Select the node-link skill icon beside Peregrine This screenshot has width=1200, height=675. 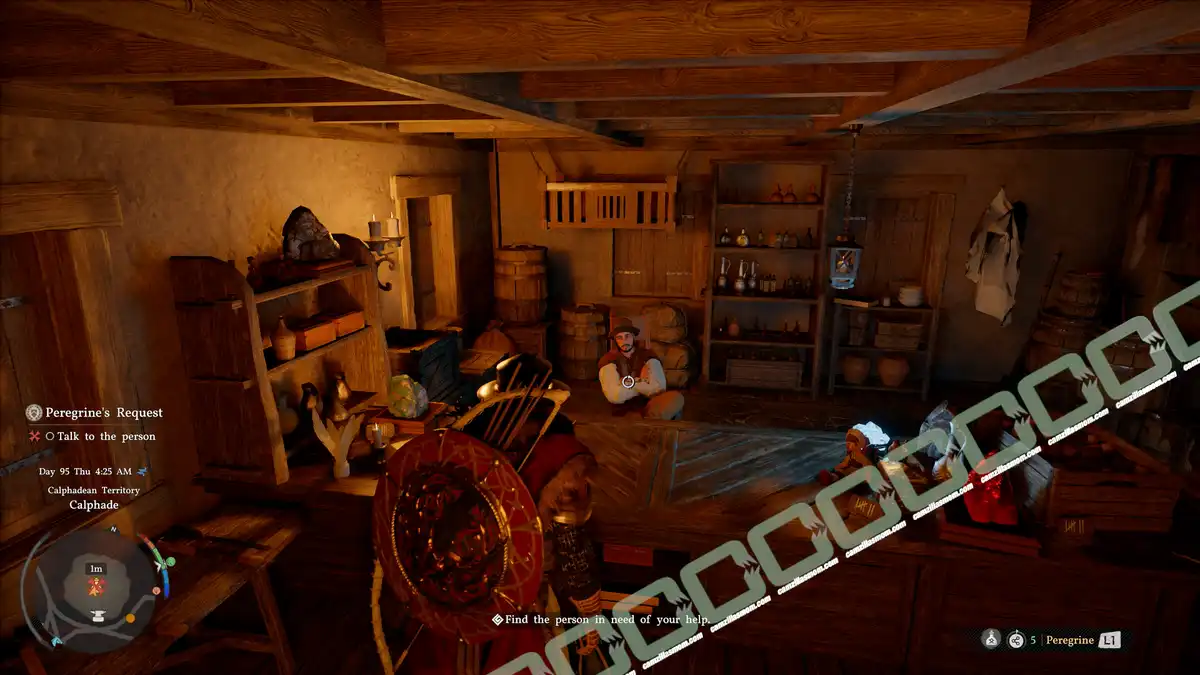(1016, 640)
